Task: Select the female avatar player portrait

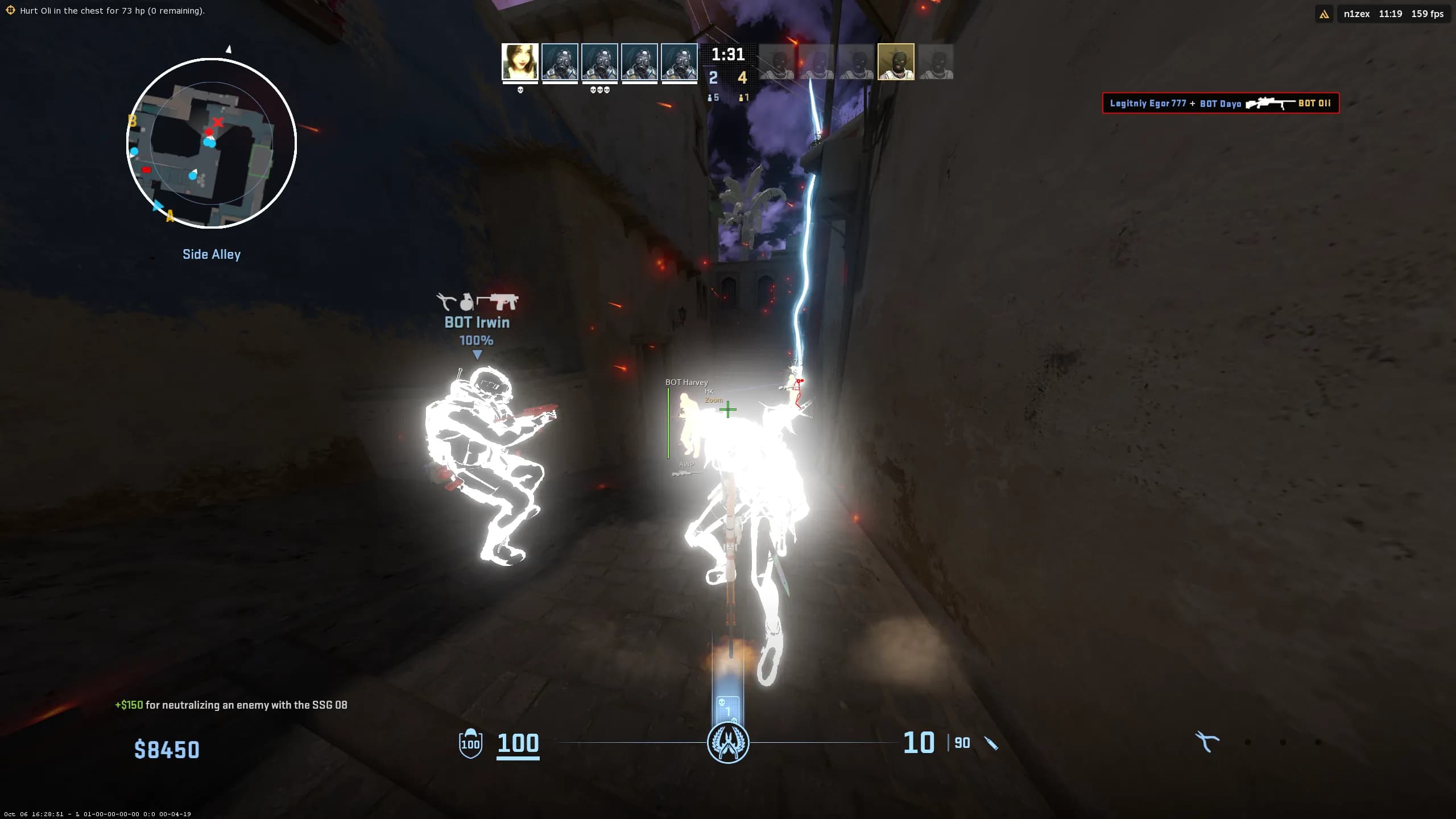Action: click(x=520, y=62)
